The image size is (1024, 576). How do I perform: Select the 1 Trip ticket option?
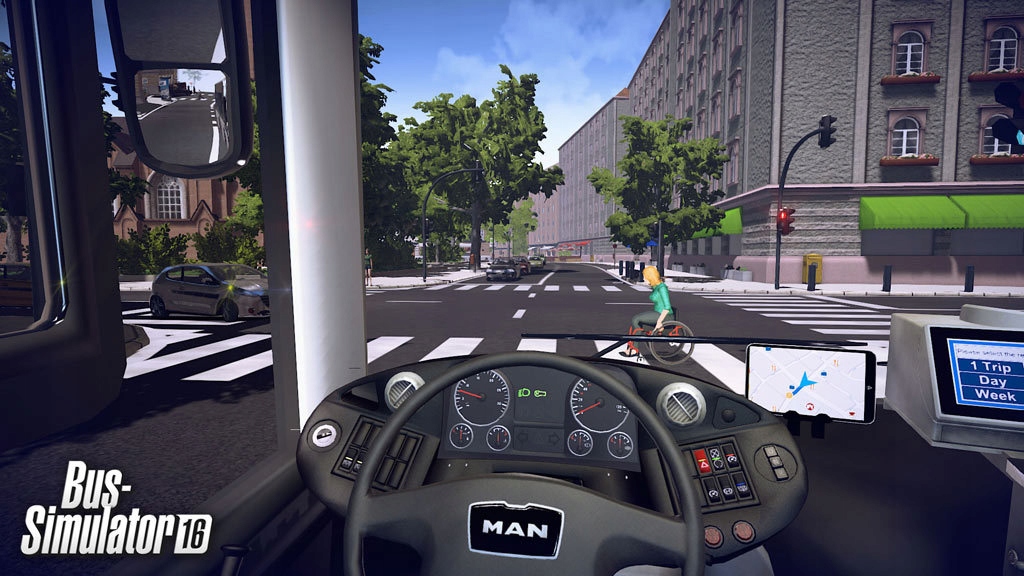pyautogui.click(x=985, y=367)
